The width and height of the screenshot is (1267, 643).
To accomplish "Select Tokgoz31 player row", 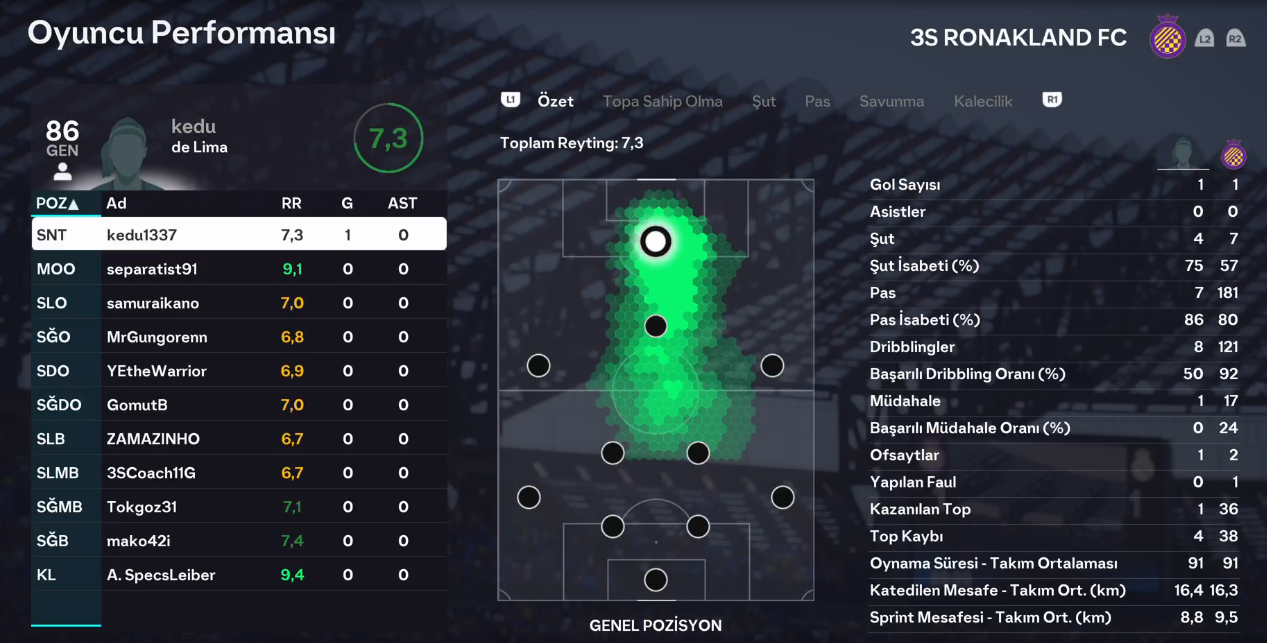I will pyautogui.click(x=239, y=507).
